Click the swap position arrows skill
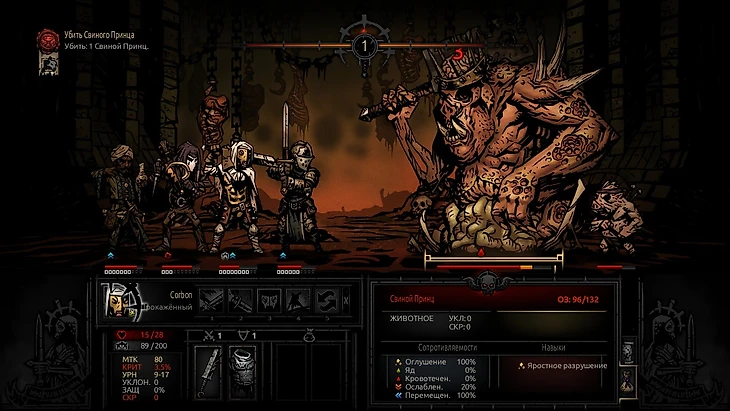730x411 pixels. [327, 299]
